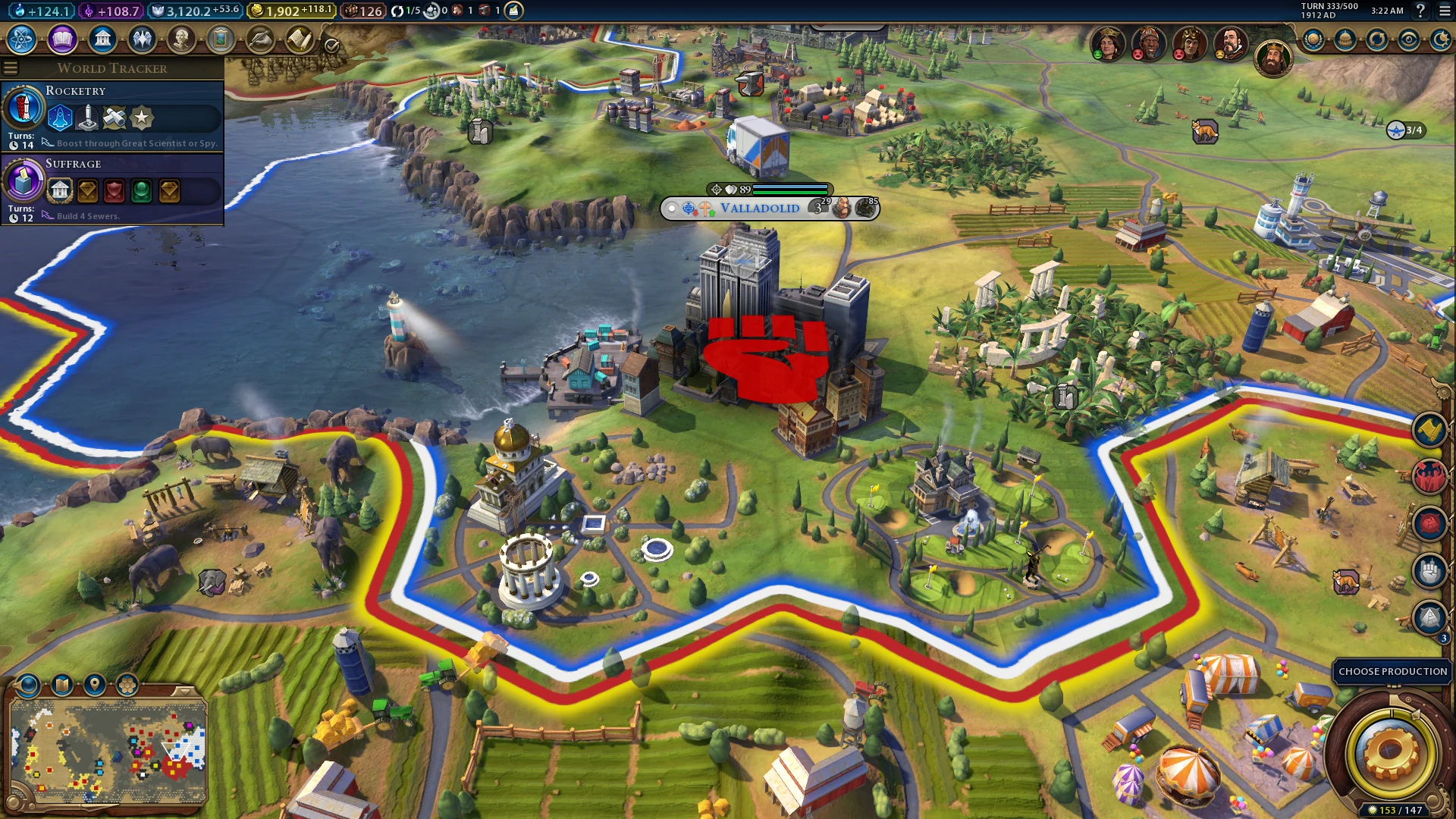View the Government building icon
The image size is (1456, 819).
point(102,39)
